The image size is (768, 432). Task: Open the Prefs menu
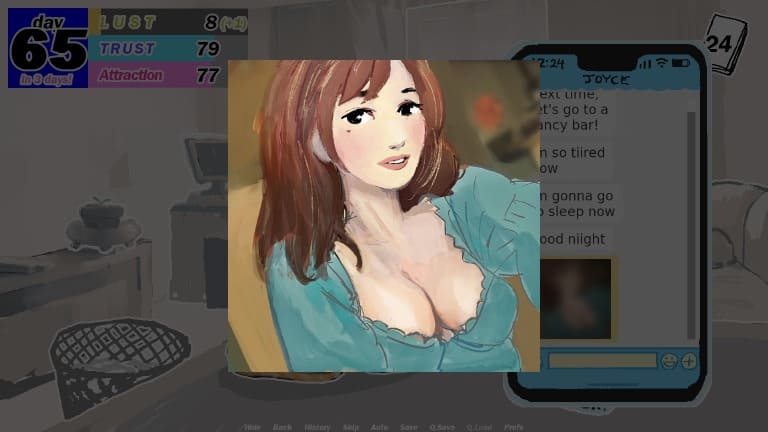click(x=513, y=427)
